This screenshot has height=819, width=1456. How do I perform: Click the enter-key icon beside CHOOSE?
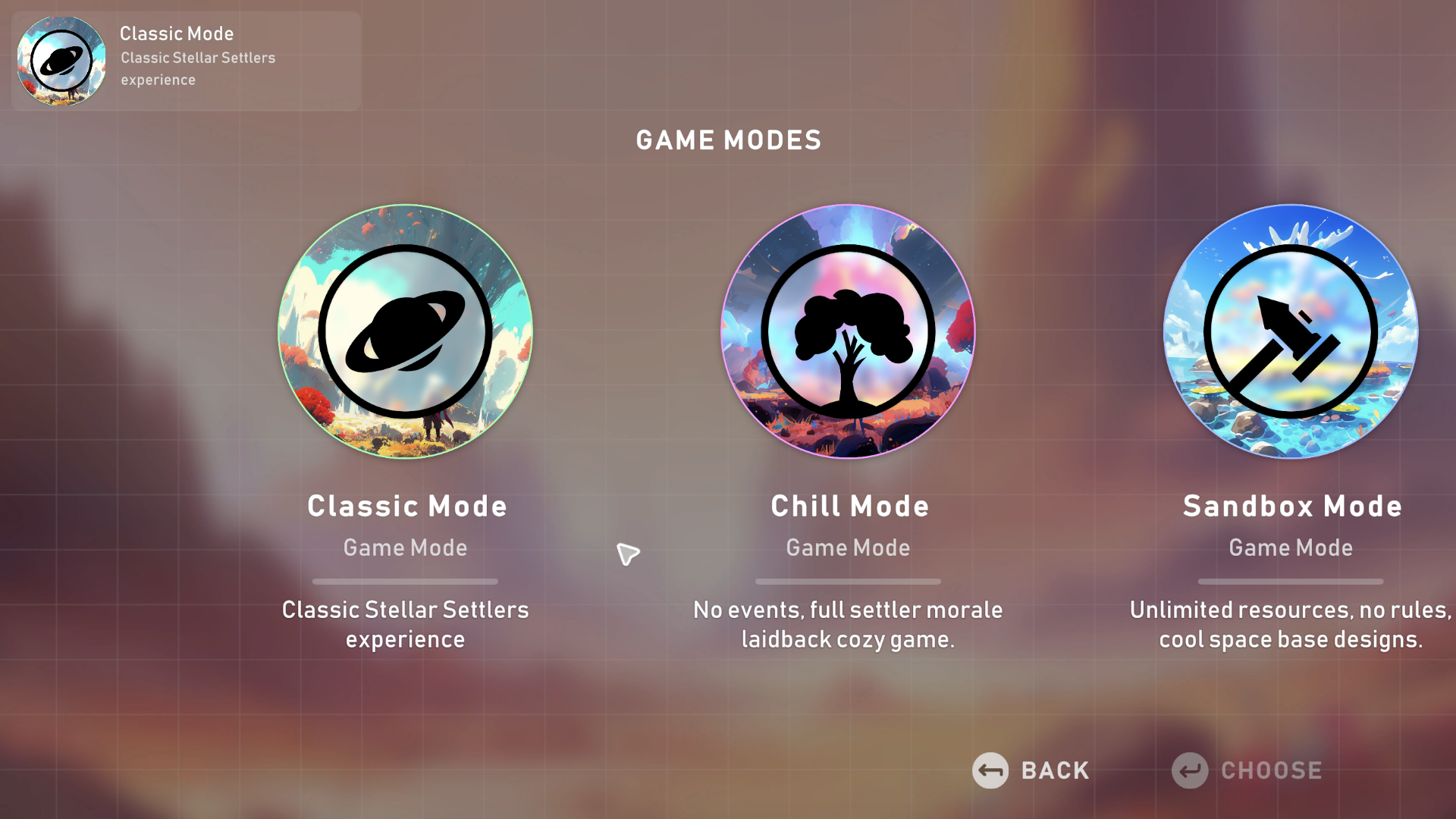click(1188, 770)
